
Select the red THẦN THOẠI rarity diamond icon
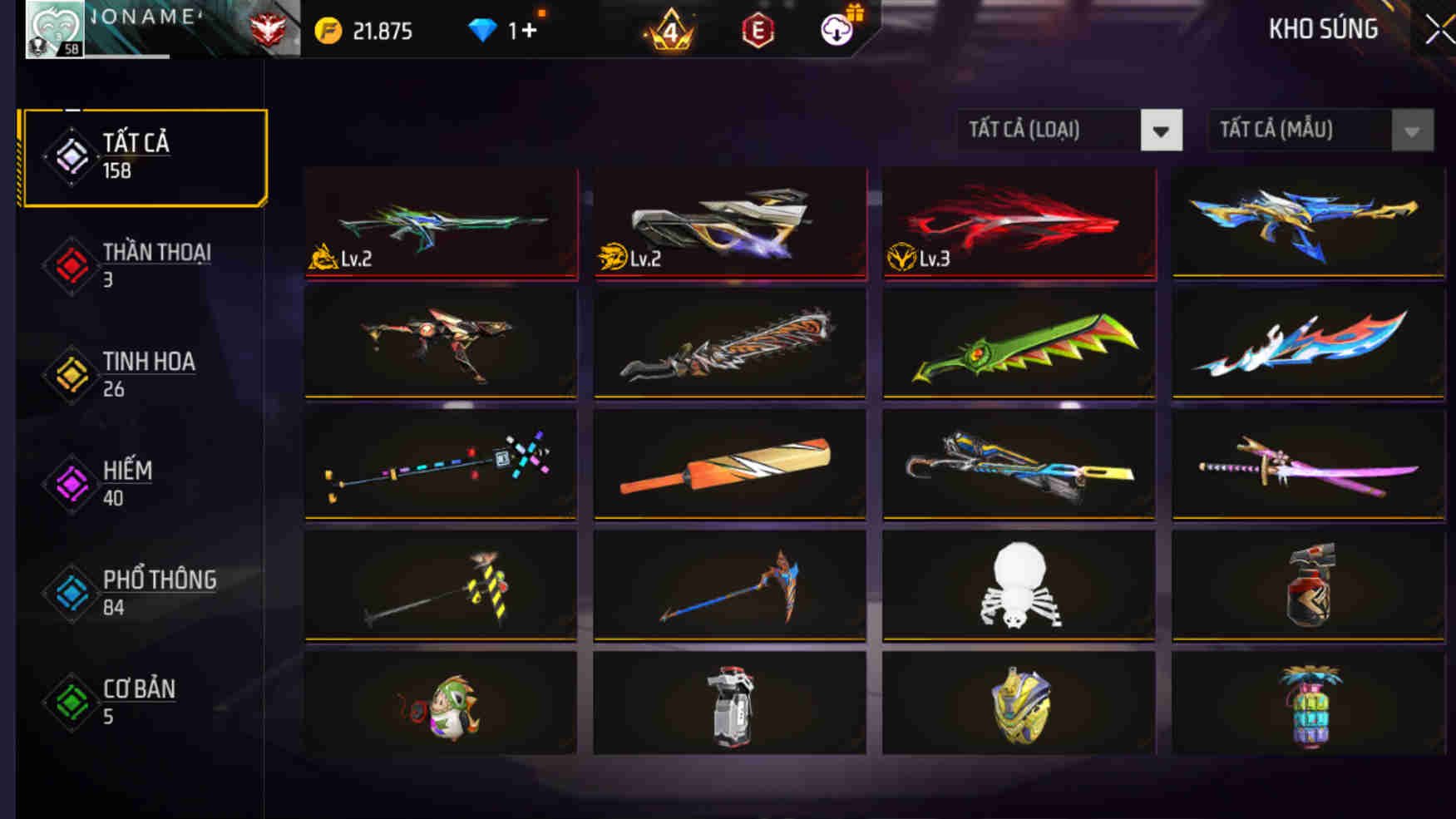[71, 266]
